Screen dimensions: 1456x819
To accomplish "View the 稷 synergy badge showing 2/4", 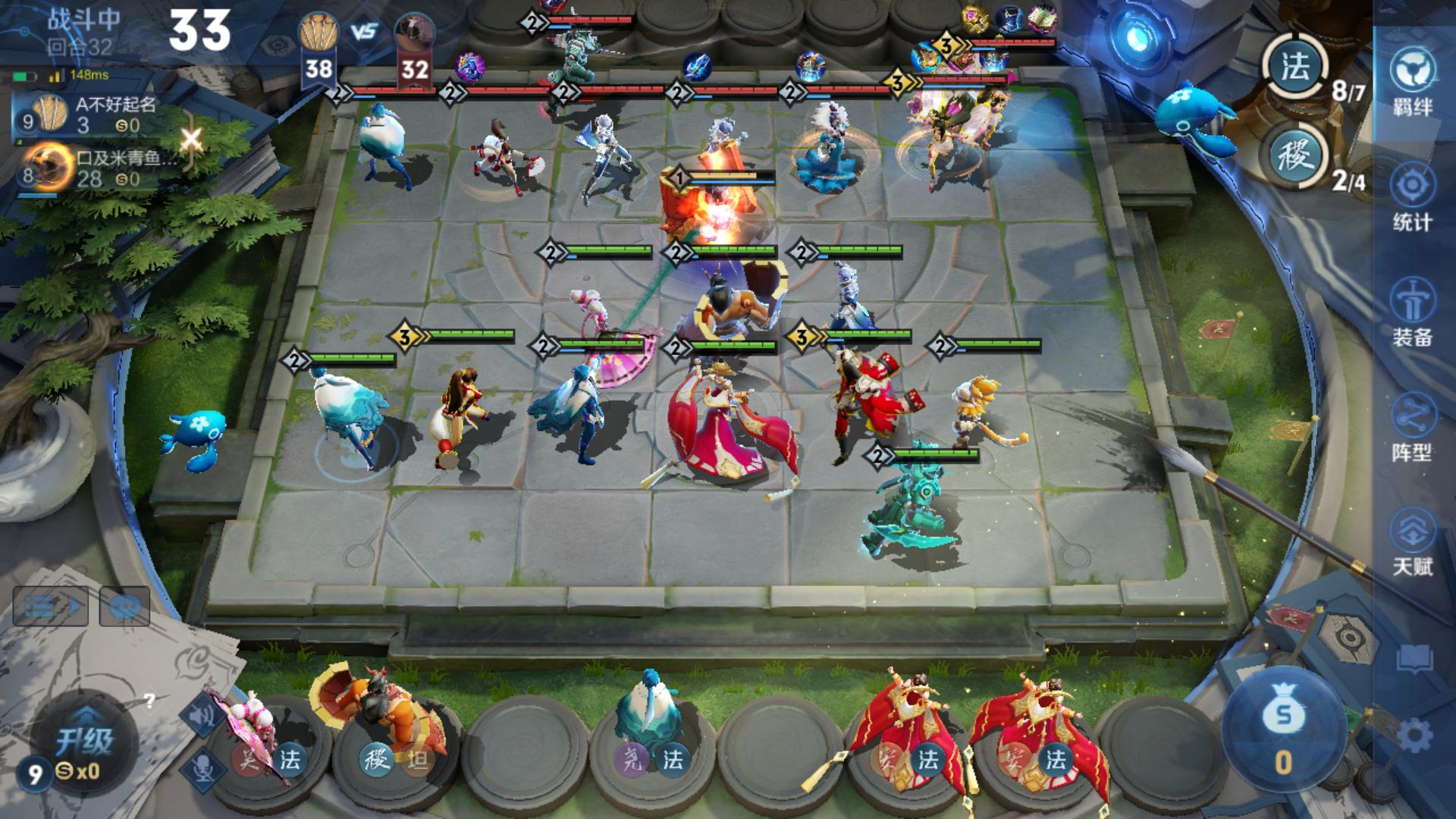I will pyautogui.click(x=1295, y=157).
